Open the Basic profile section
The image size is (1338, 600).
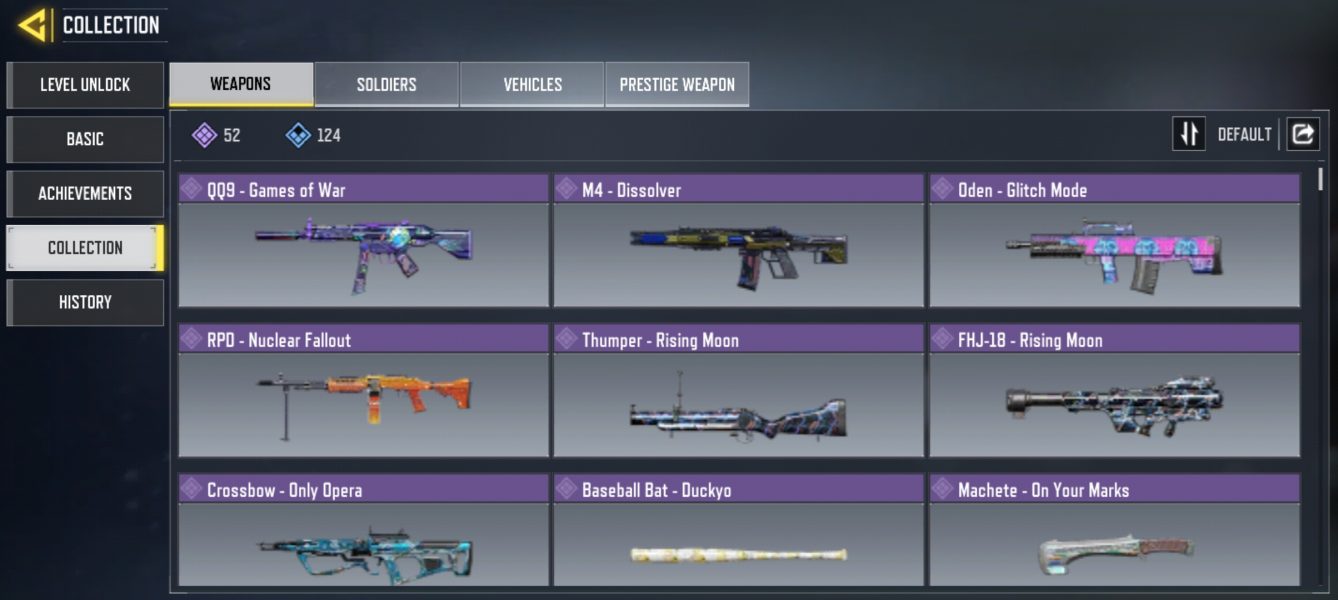pyautogui.click(x=85, y=139)
